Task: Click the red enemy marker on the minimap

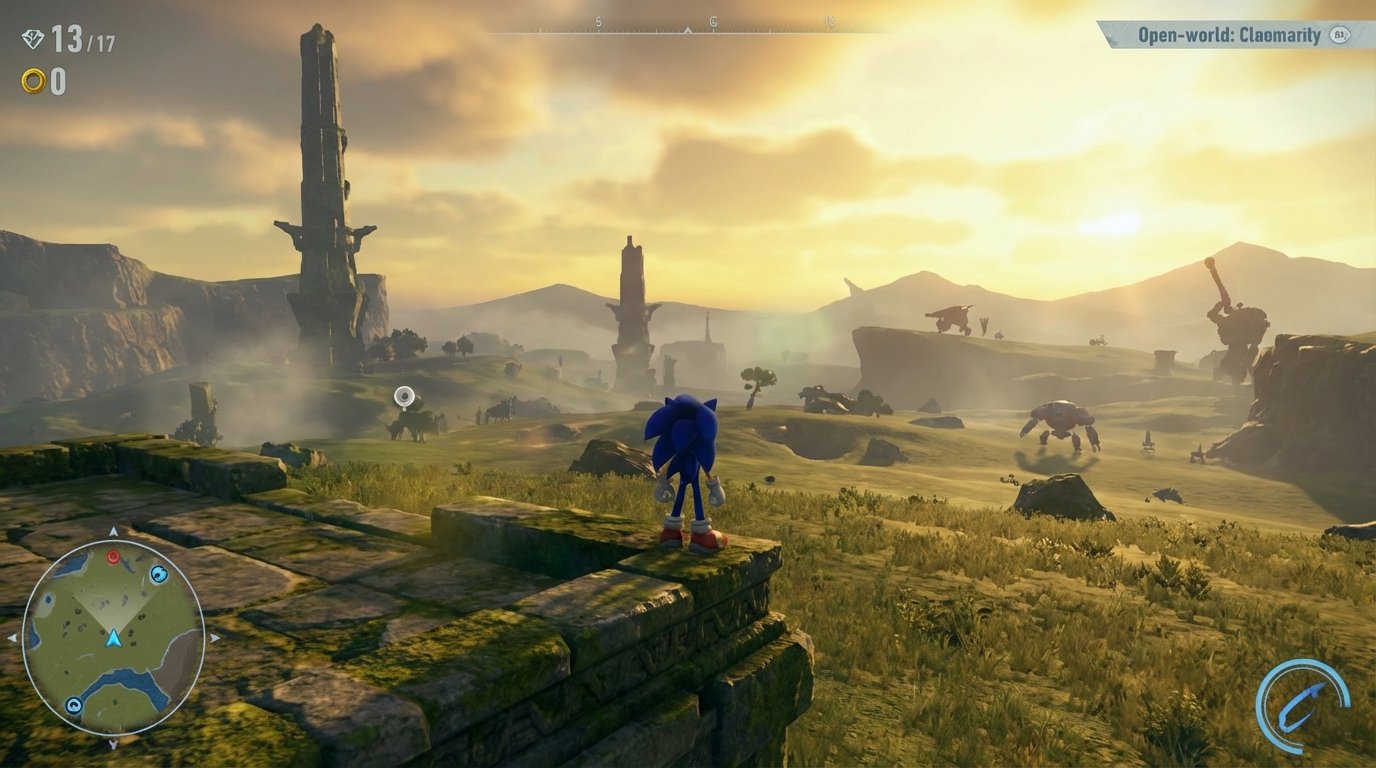Action: pos(114,558)
